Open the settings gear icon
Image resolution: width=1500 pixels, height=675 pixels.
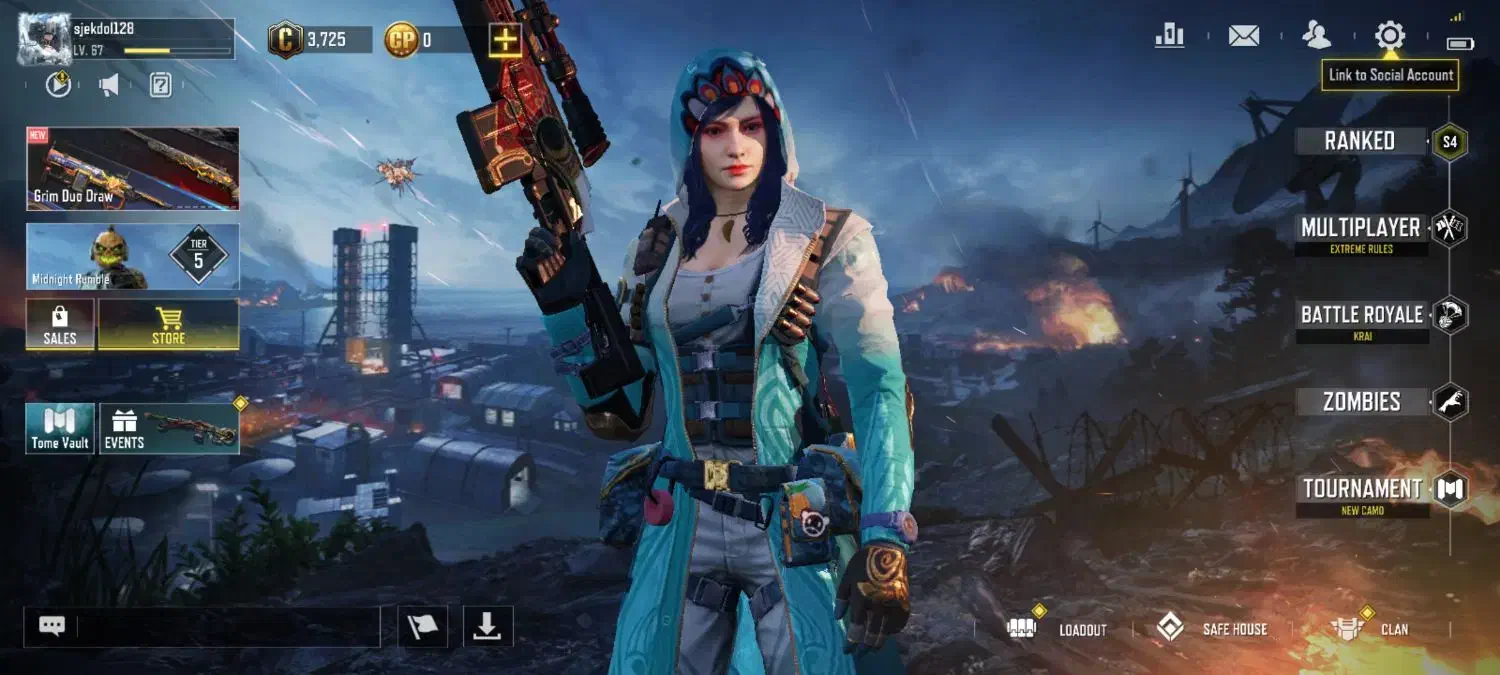[1389, 36]
